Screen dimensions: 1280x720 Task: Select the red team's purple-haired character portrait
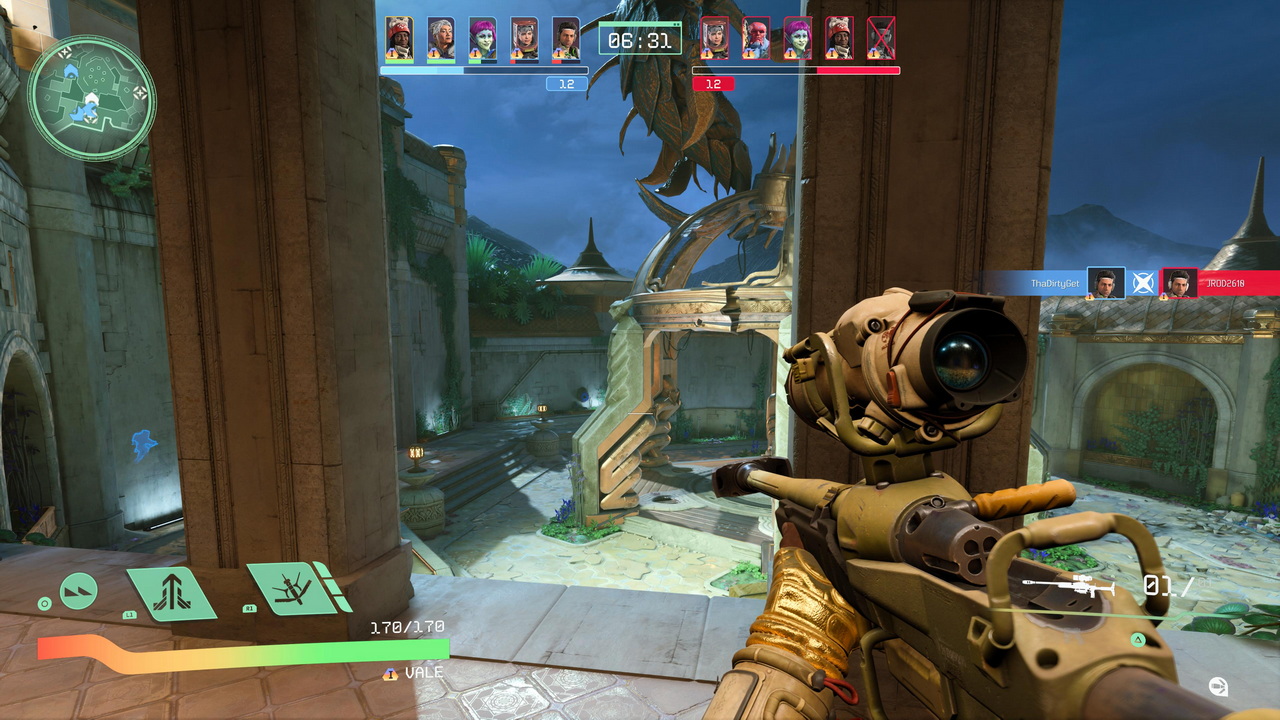[798, 38]
